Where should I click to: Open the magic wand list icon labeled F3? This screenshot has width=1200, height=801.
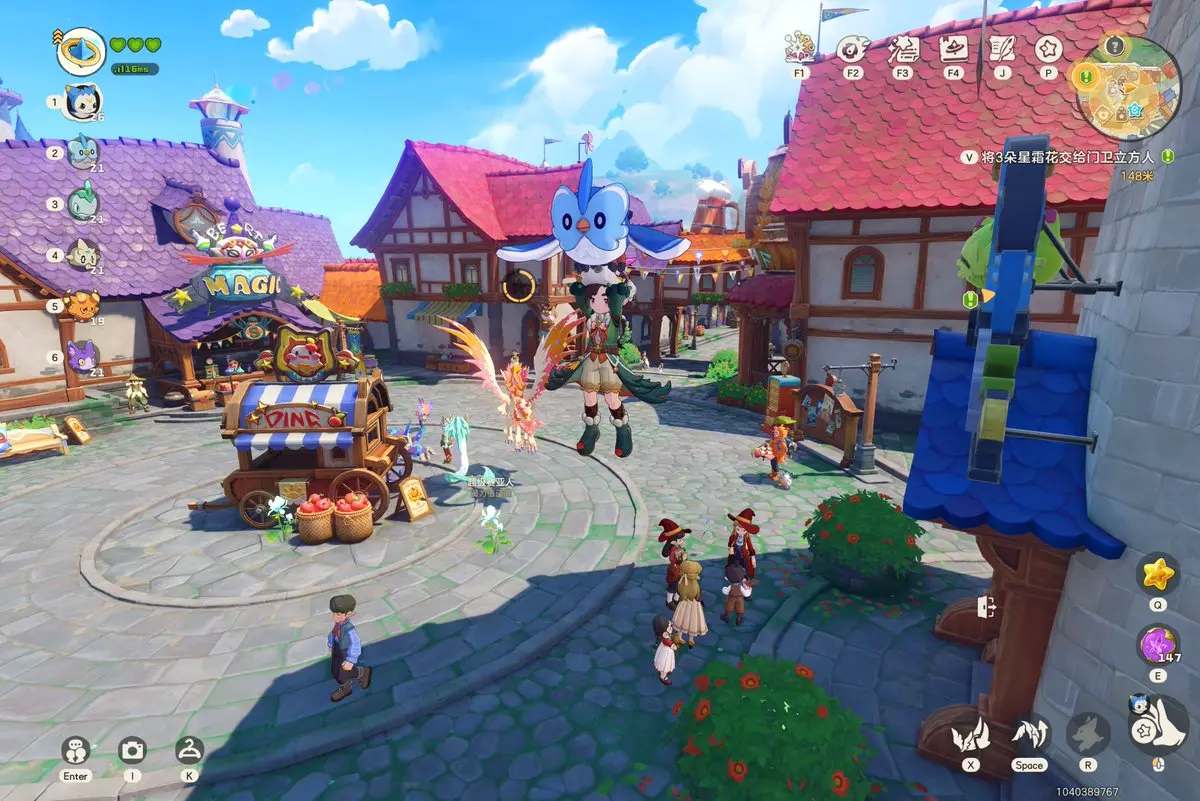903,48
